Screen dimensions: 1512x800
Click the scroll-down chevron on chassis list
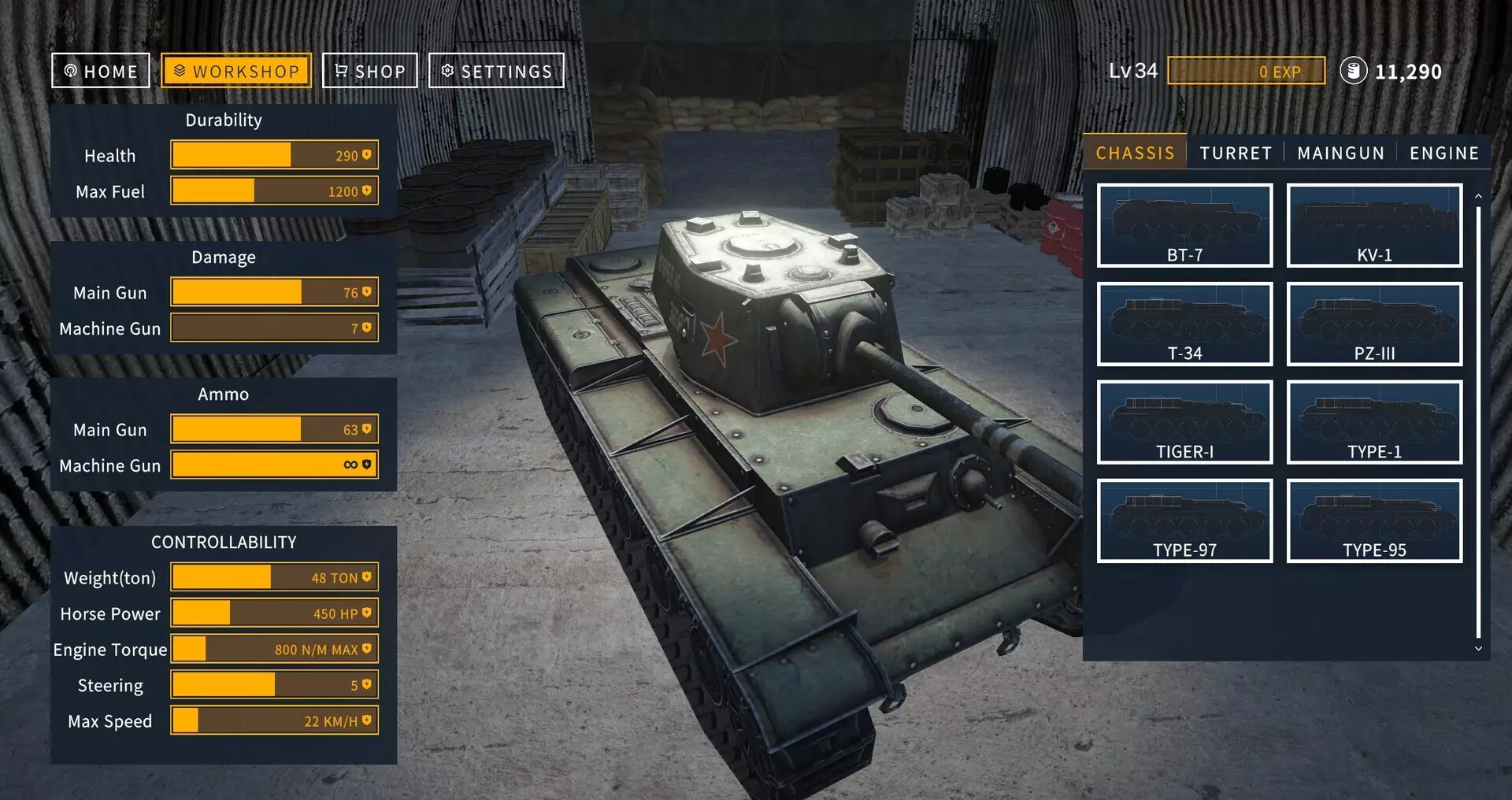coord(1478,648)
